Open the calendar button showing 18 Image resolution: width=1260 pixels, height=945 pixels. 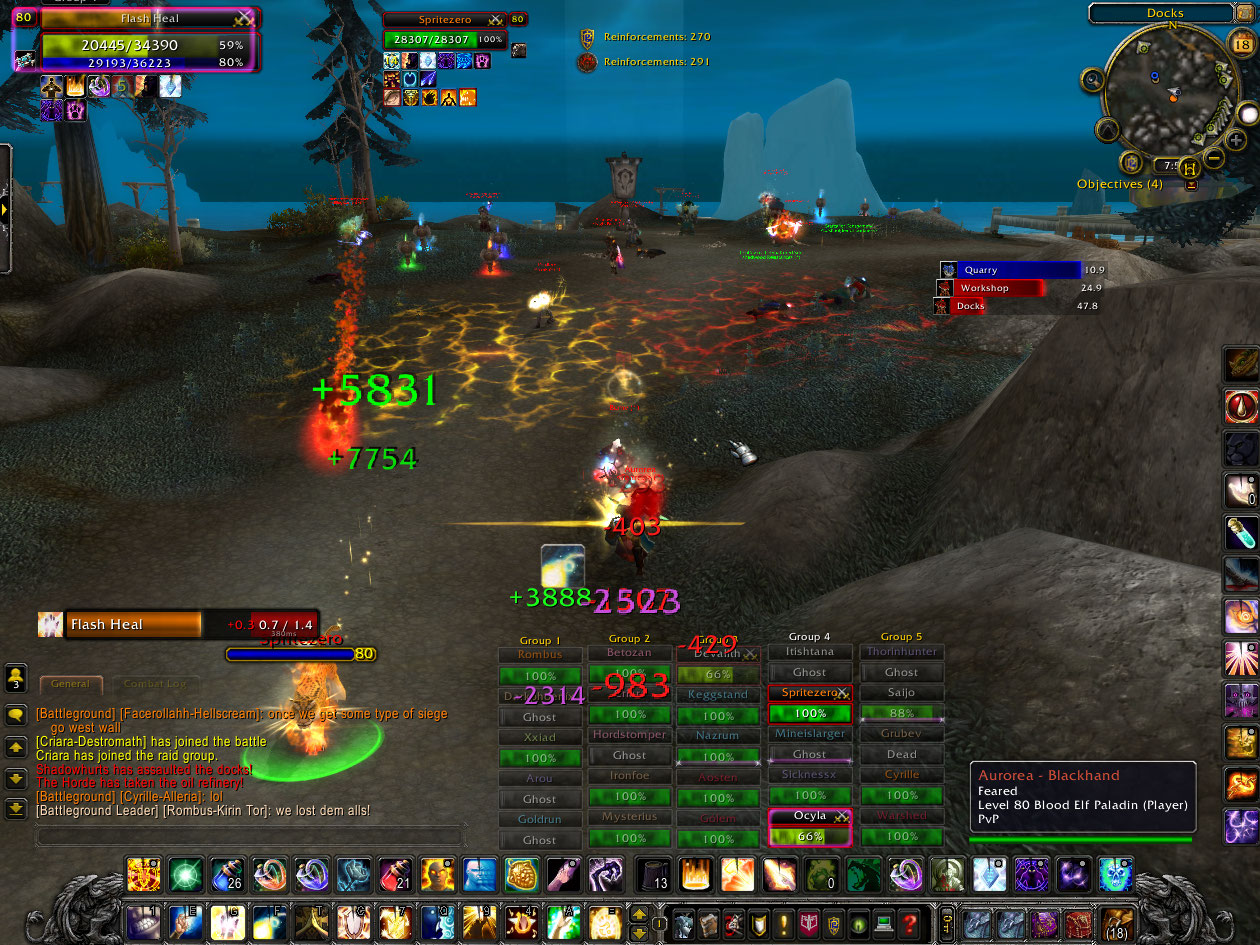coord(1241,44)
